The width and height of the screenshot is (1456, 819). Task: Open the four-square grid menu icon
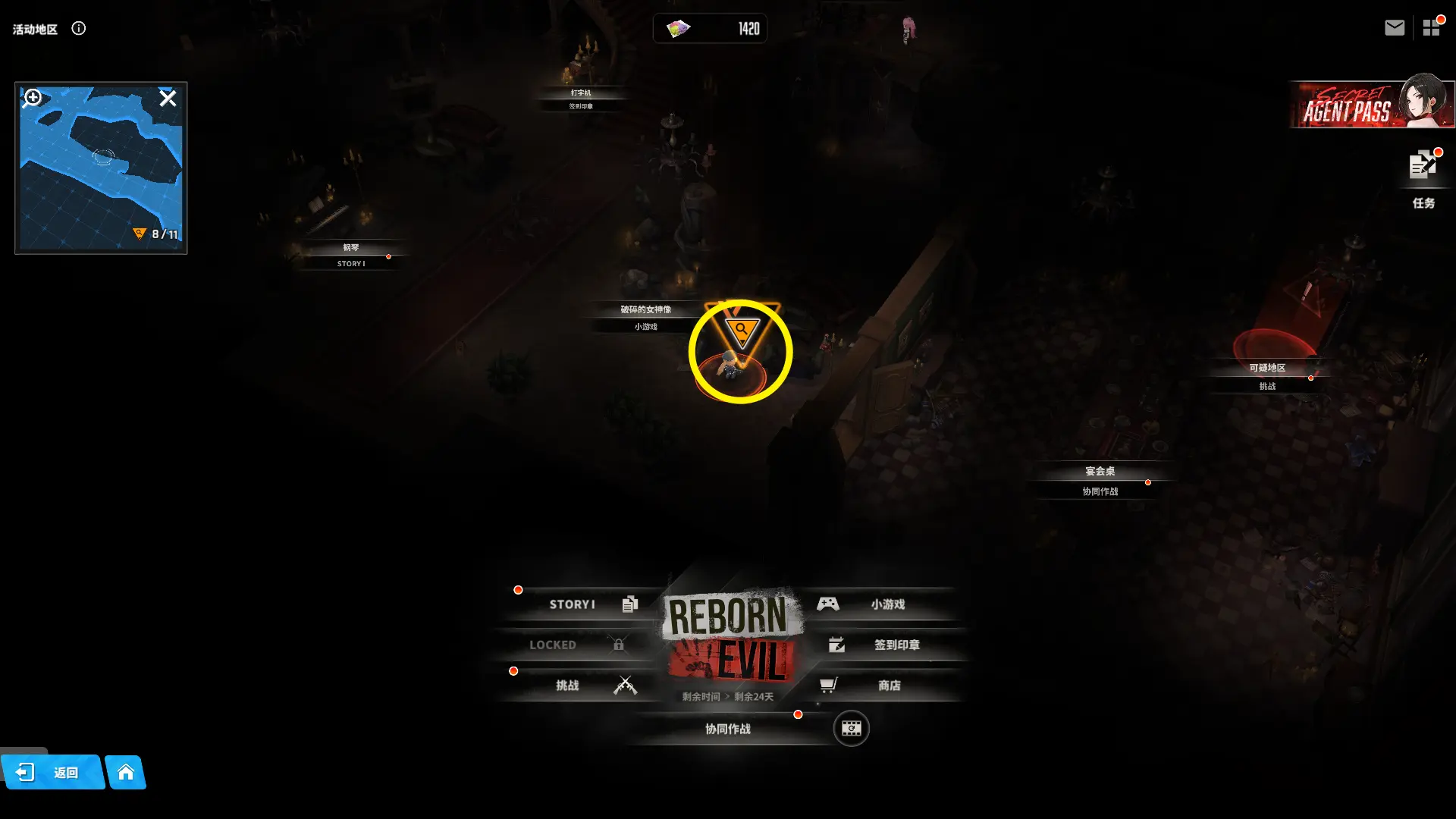click(x=1431, y=28)
